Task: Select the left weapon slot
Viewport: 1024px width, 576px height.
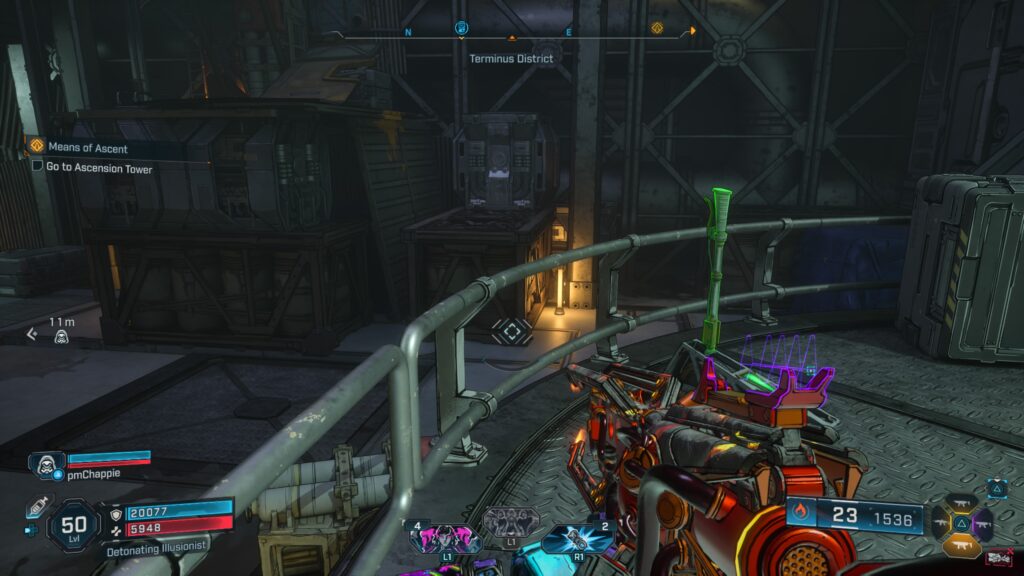Action: tap(940, 523)
